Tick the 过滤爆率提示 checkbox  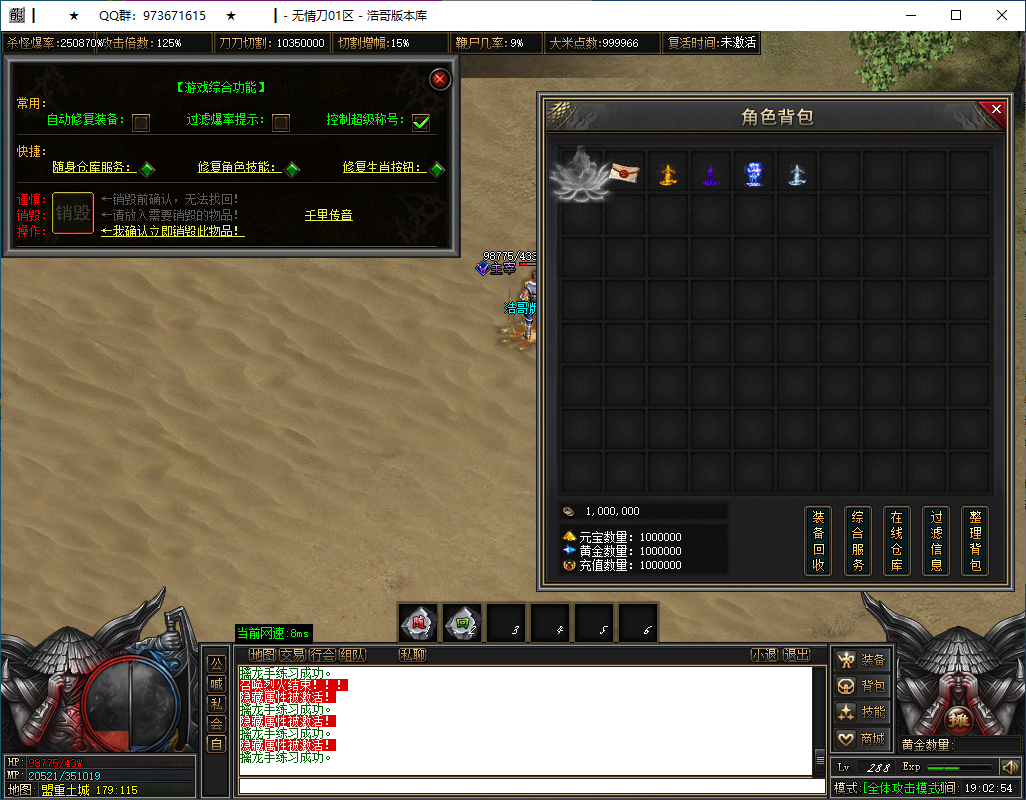281,122
